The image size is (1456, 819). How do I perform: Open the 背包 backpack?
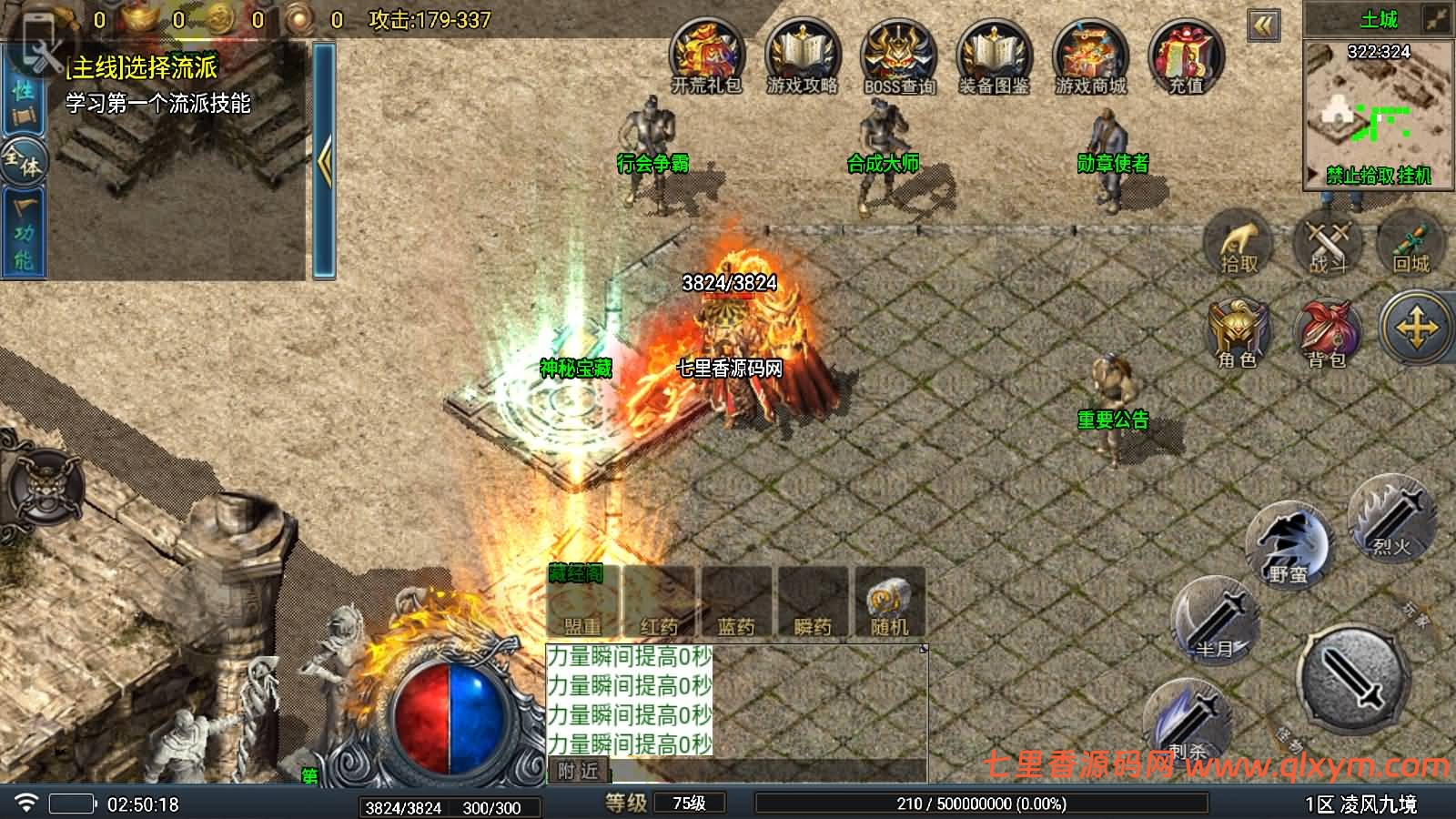click(1328, 333)
